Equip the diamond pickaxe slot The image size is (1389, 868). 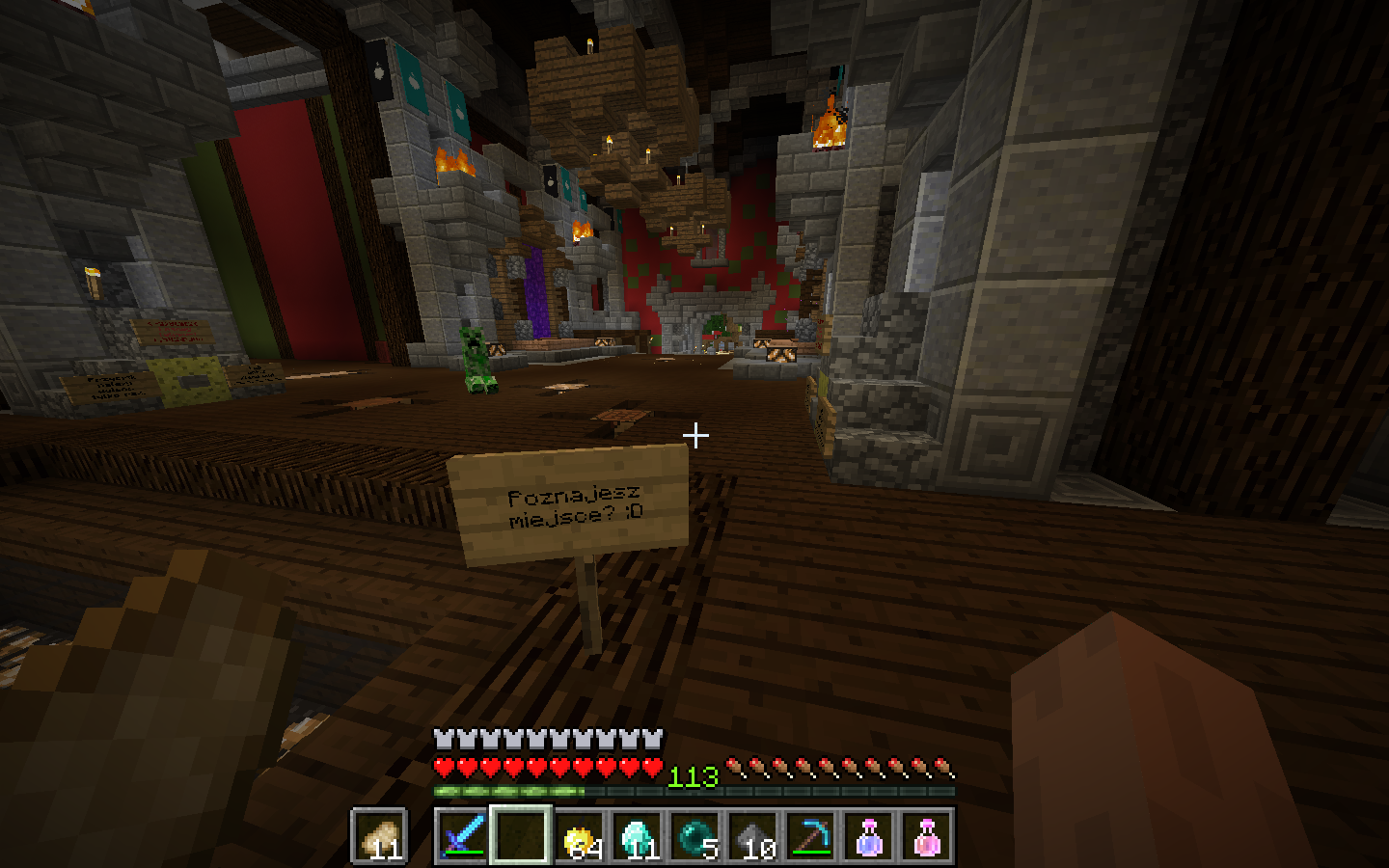tap(811, 835)
